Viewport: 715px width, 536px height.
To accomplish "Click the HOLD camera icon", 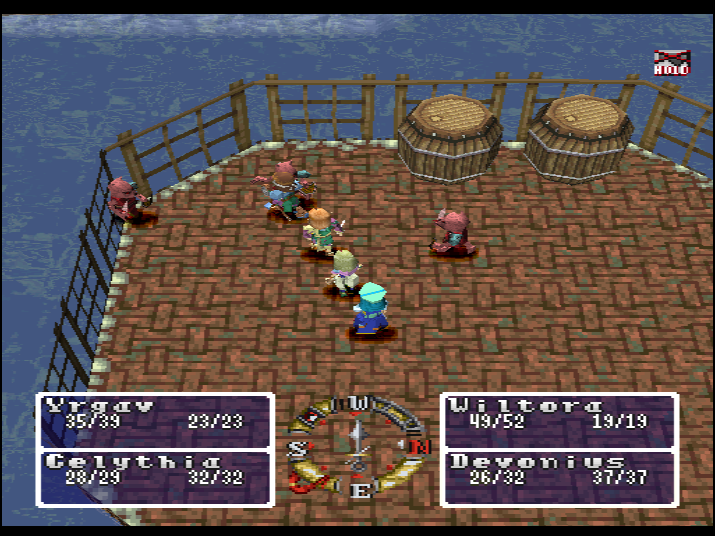I will coord(670,63).
